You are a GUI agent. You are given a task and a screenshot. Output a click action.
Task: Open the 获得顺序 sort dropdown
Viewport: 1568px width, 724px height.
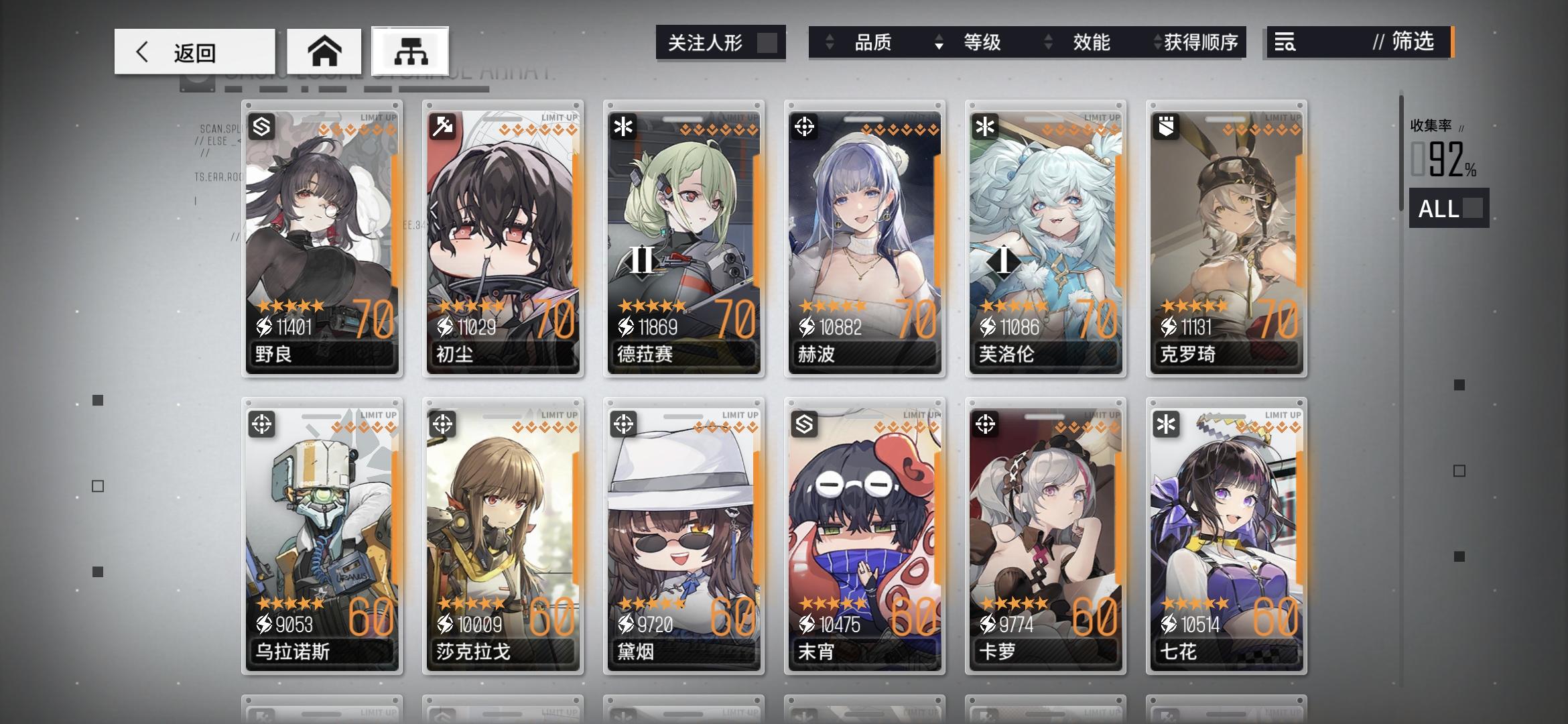(x=1199, y=43)
